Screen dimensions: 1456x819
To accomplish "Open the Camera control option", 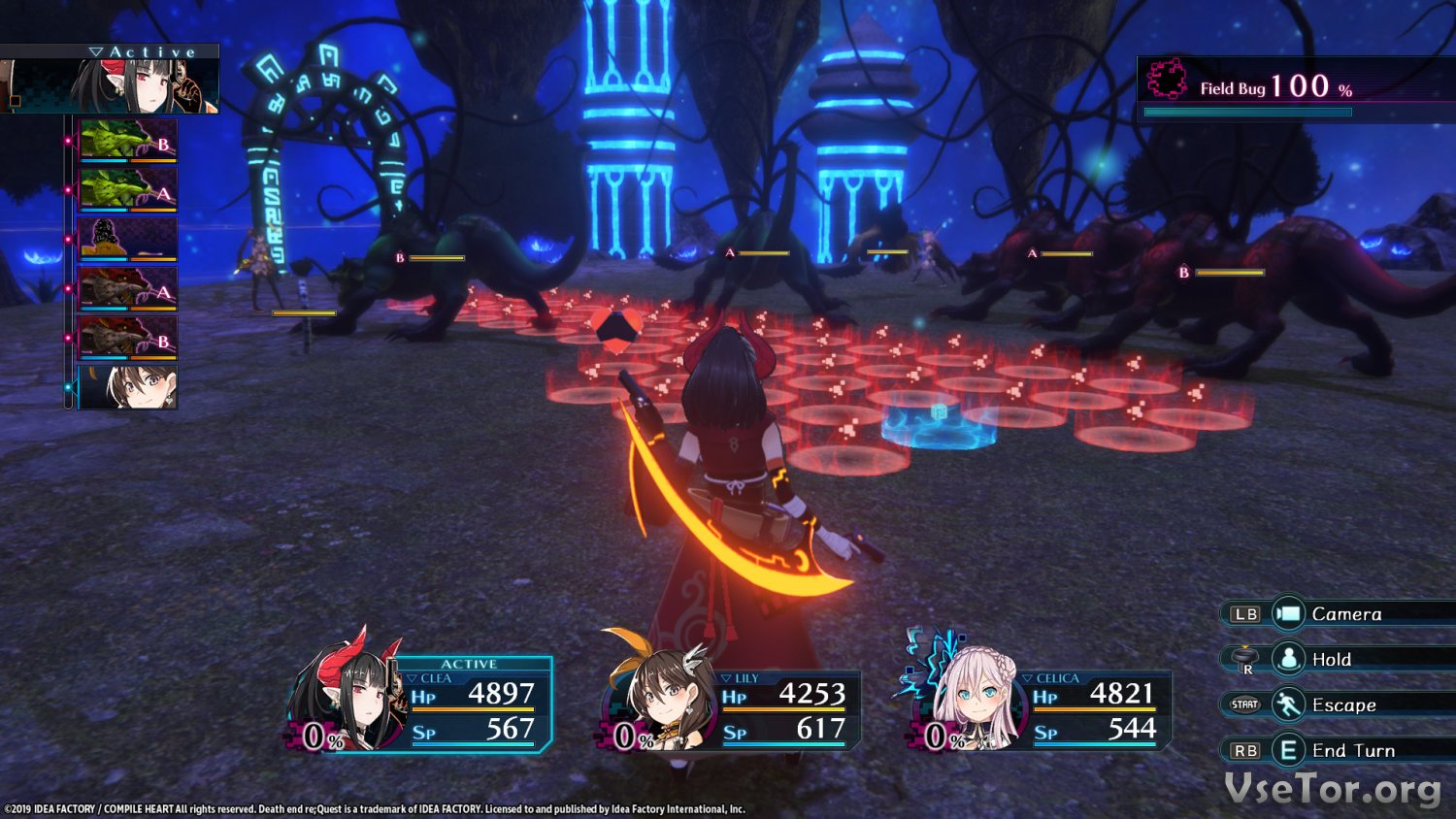I will pos(1344,613).
